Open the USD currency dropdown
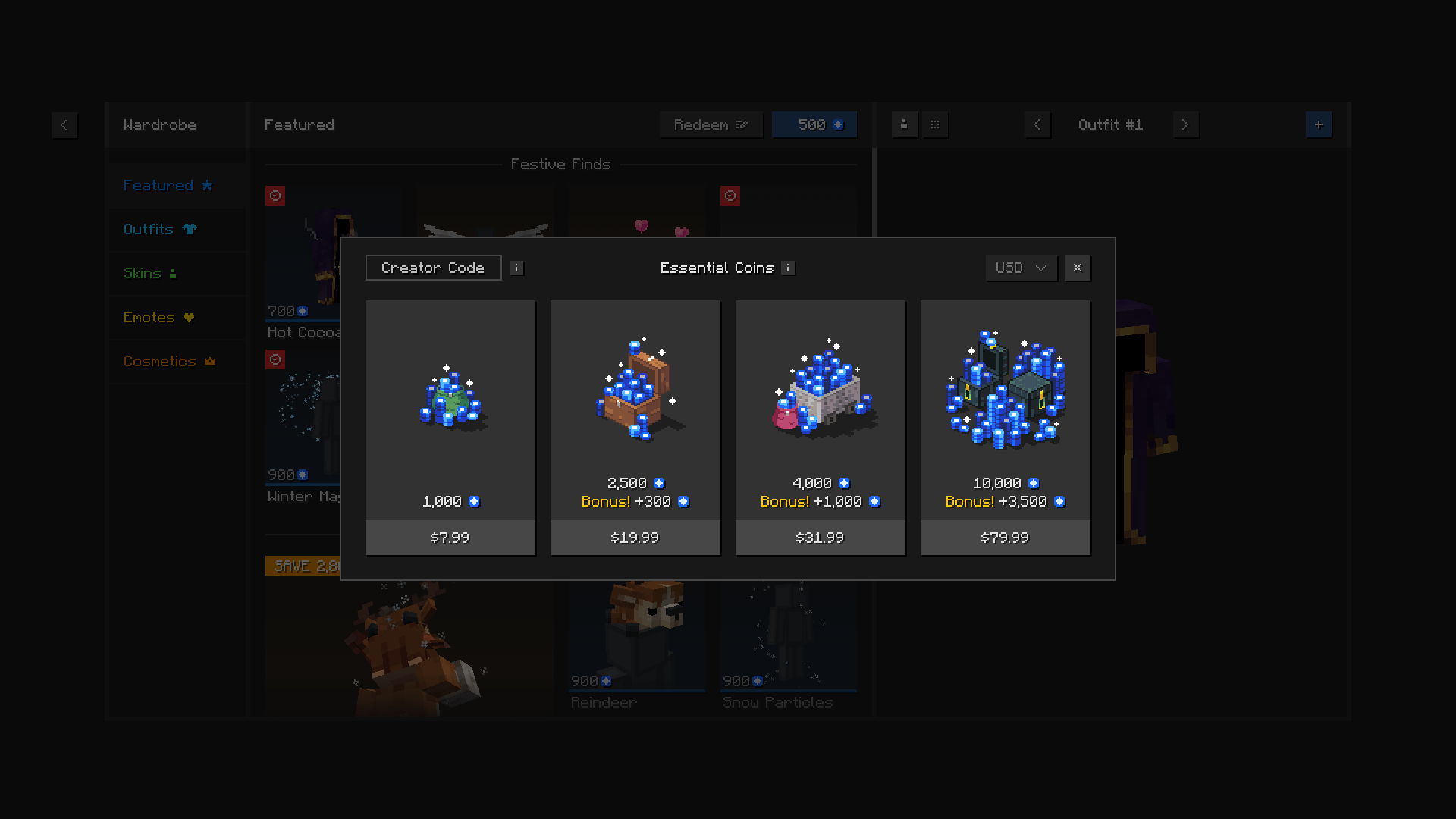Viewport: 1456px width, 819px height. tap(1021, 268)
